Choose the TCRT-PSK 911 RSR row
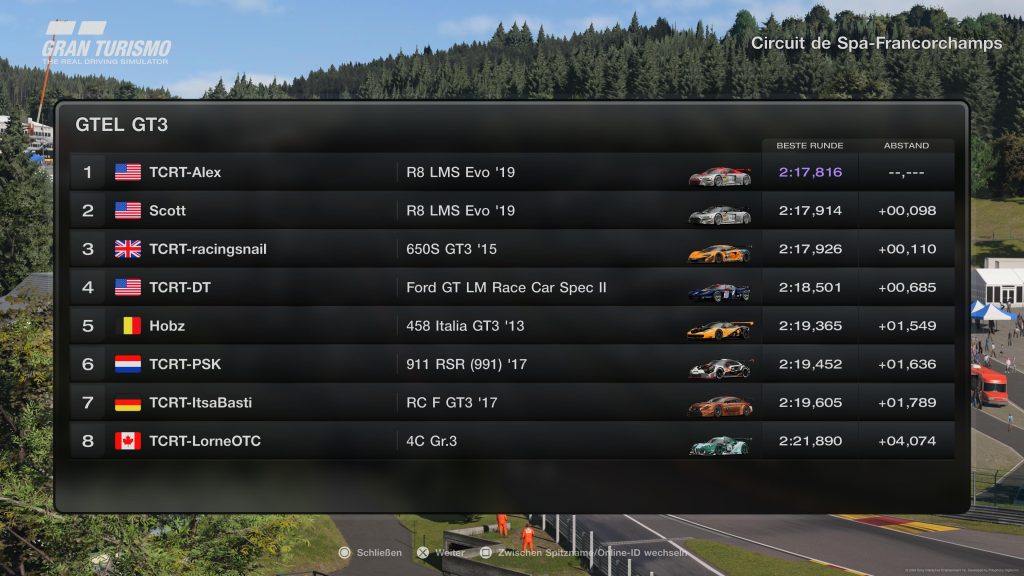Screen dimensions: 1024x576 tap(510, 365)
